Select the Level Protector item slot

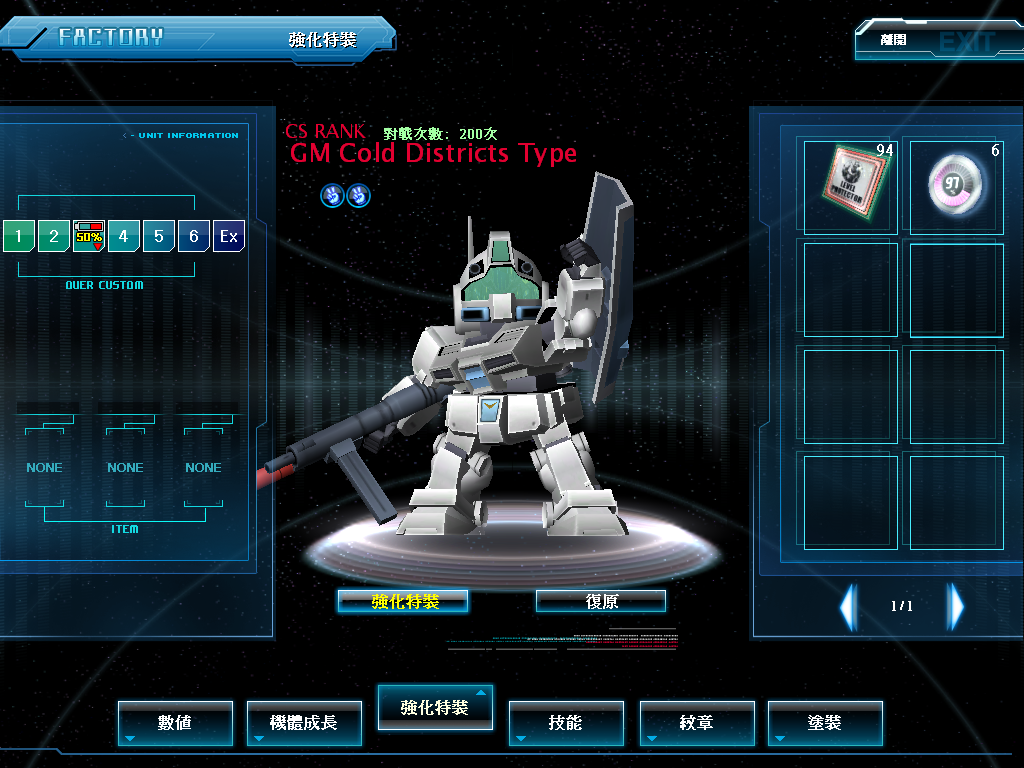[850, 185]
